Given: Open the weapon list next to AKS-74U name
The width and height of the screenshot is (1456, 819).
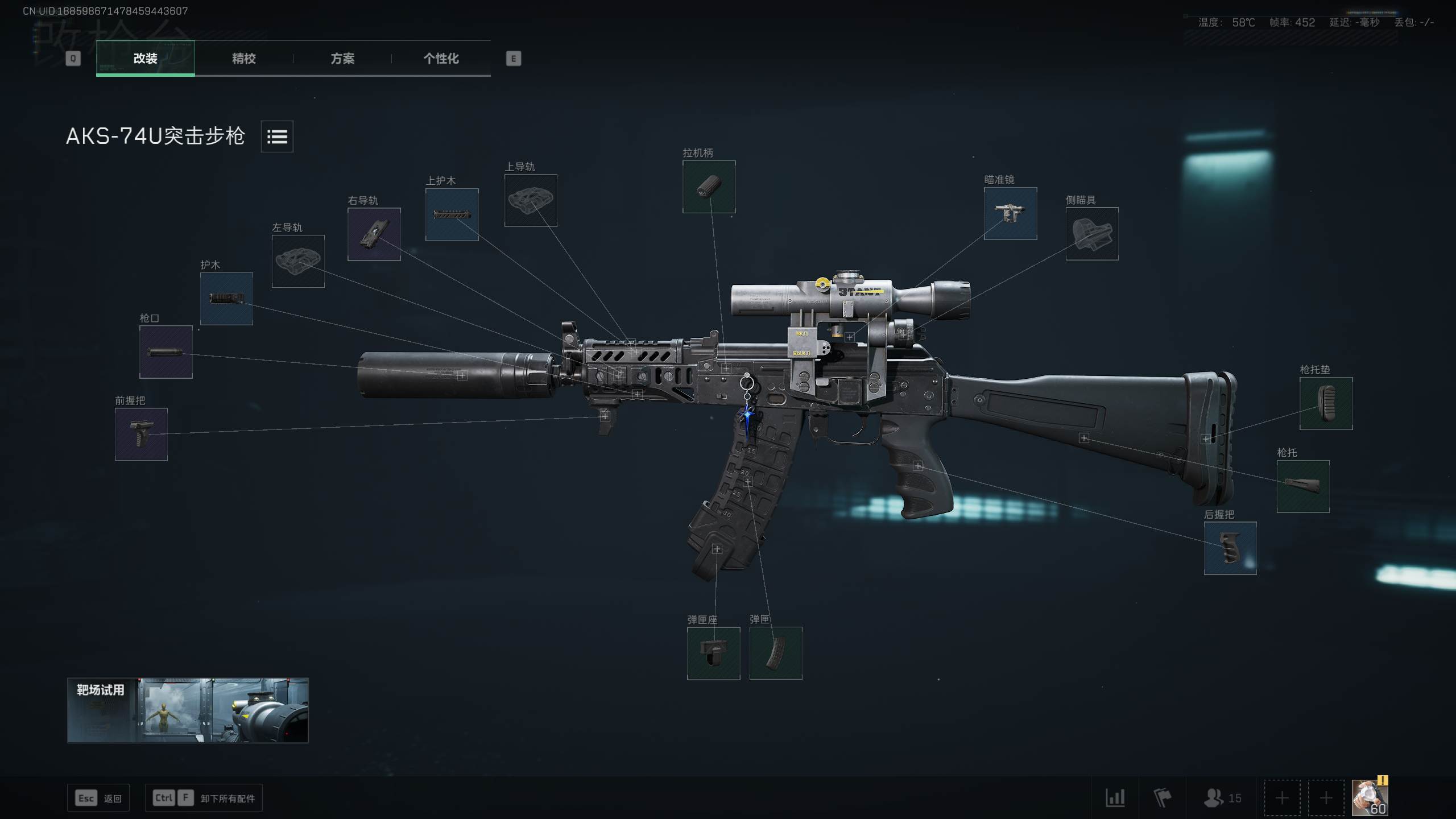Looking at the screenshot, I should pyautogui.click(x=276, y=136).
